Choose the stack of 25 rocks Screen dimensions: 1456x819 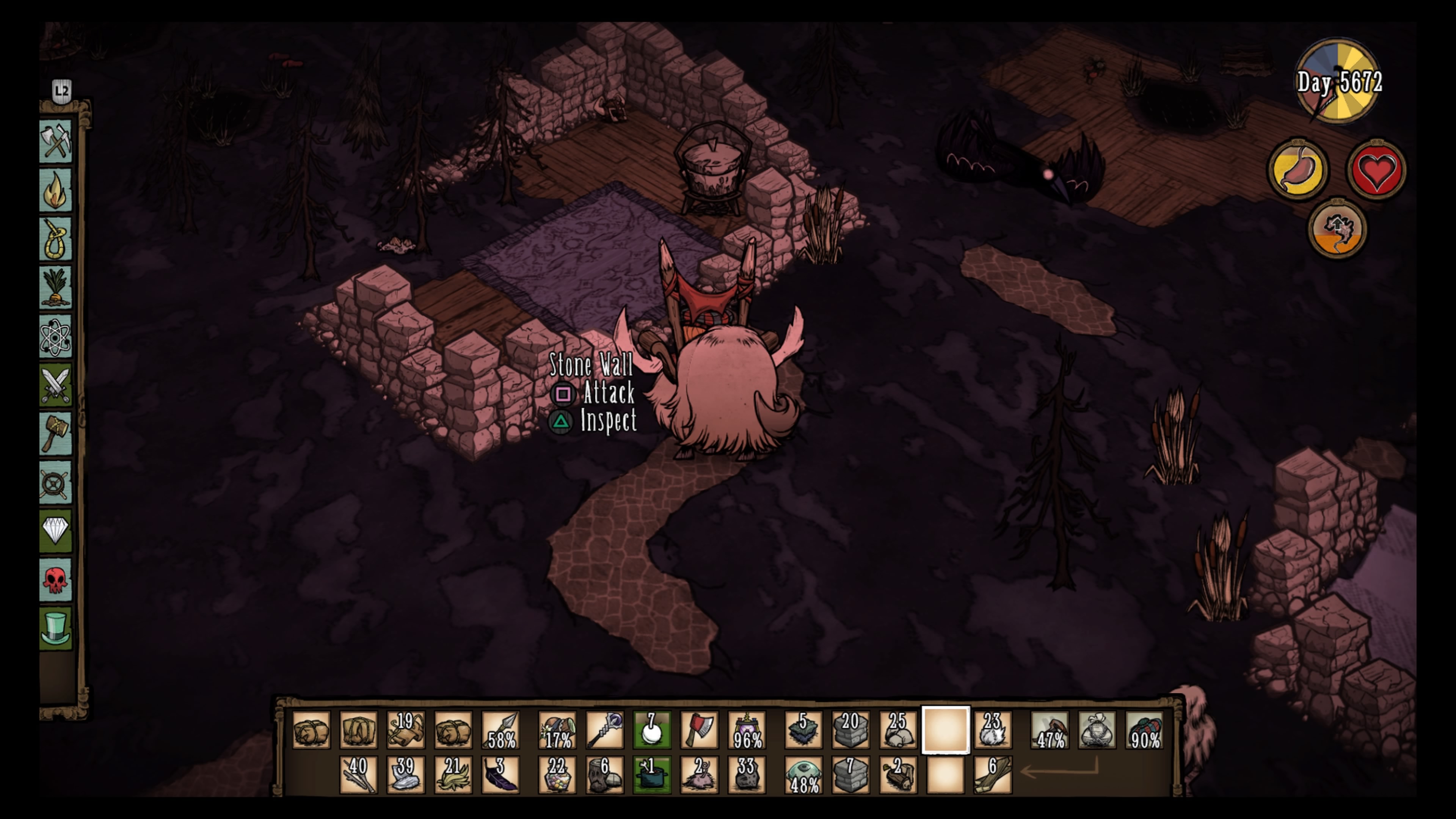click(x=898, y=730)
